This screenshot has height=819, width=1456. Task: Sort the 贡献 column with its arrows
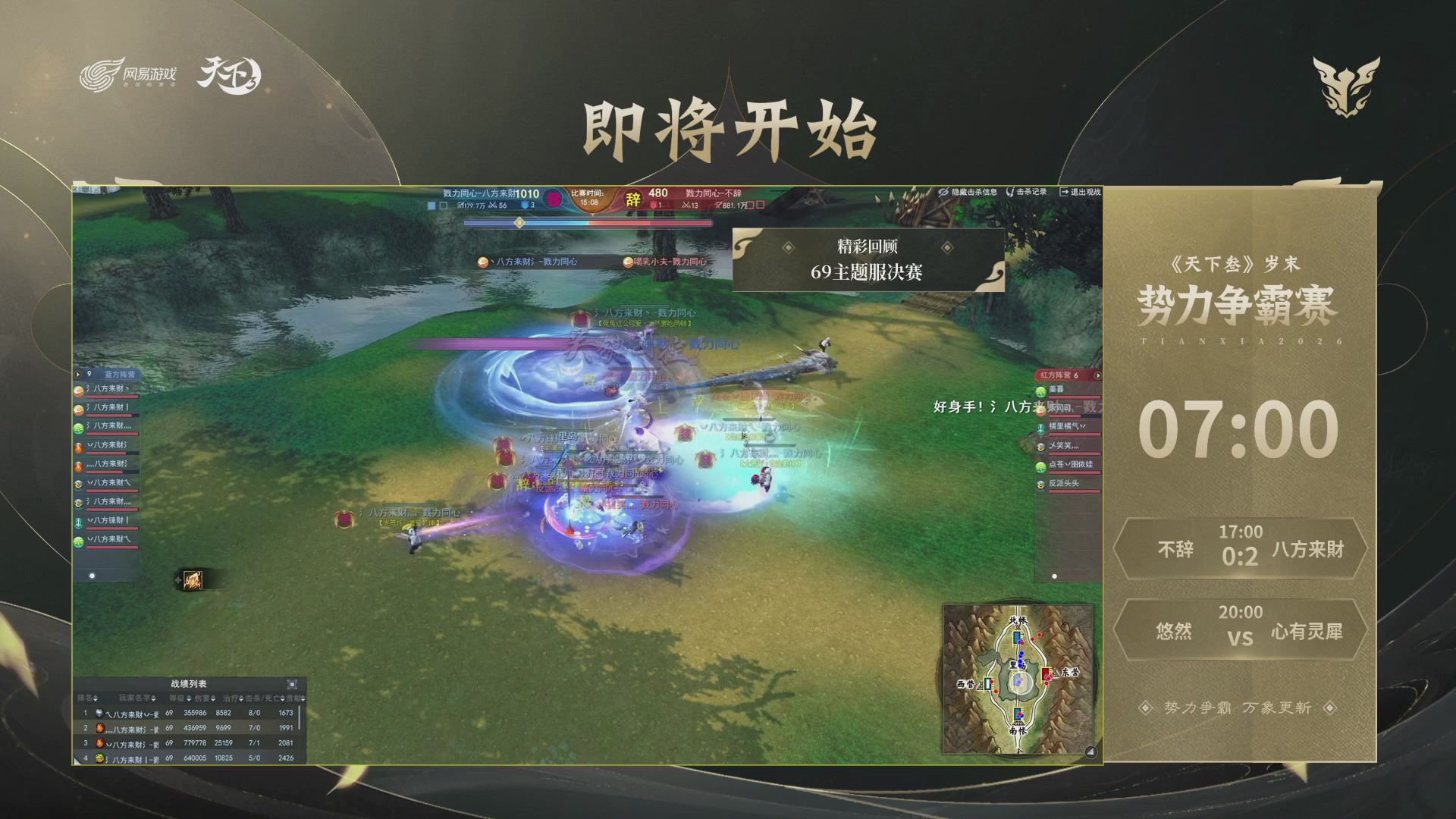(x=303, y=698)
